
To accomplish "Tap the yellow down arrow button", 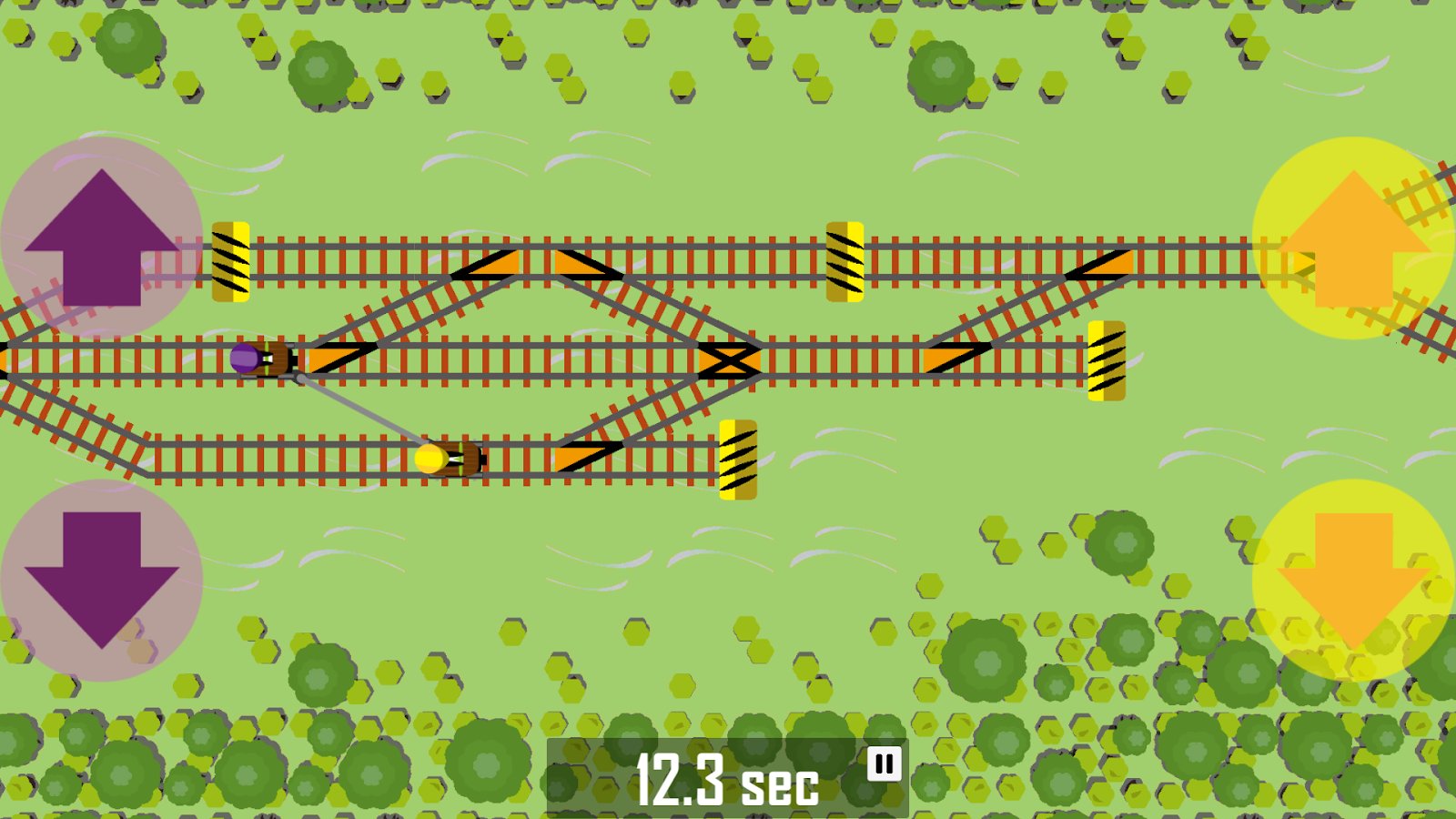I will pyautogui.click(x=1353, y=580).
